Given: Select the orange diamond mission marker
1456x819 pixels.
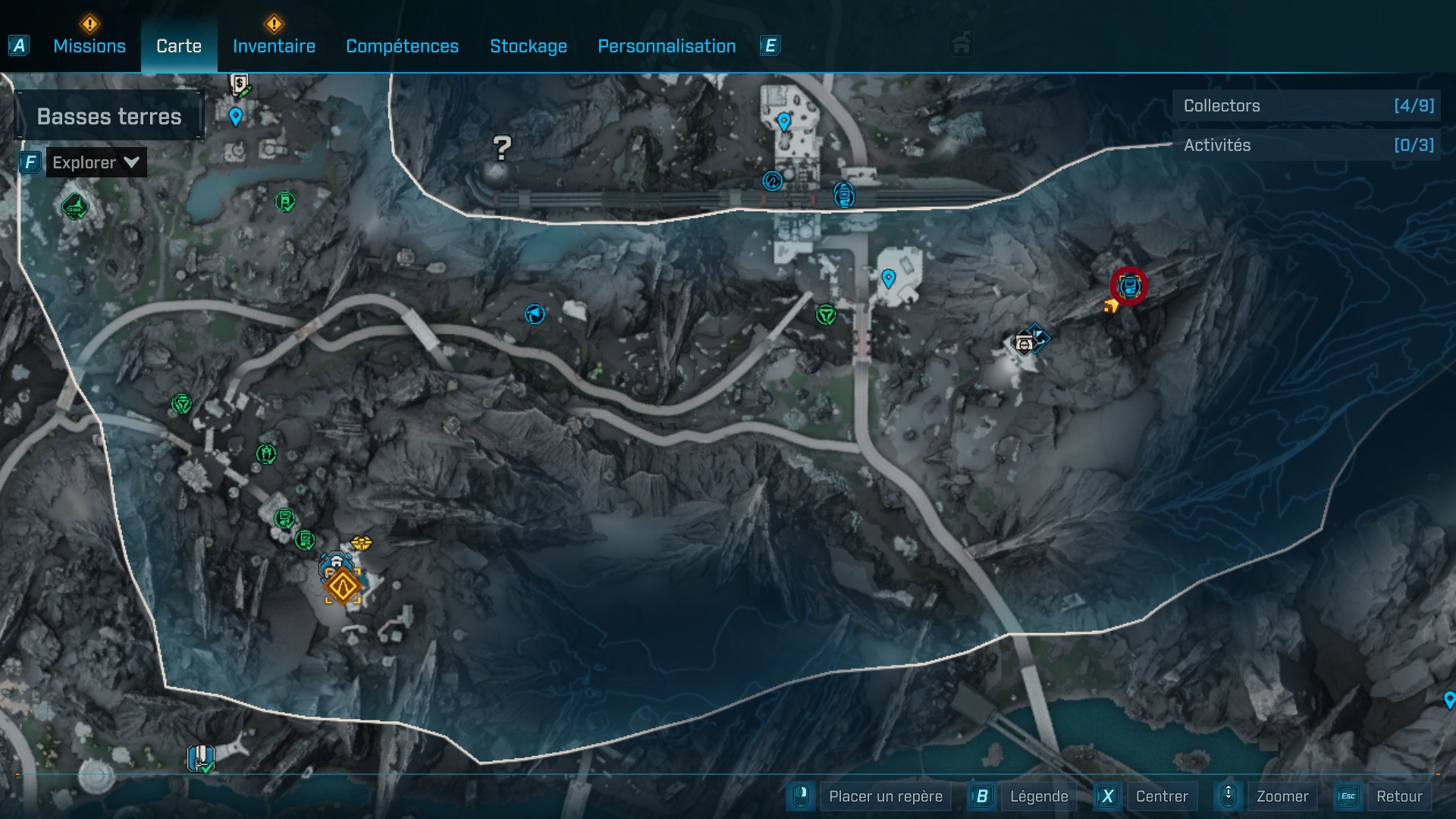Looking at the screenshot, I should click(342, 586).
